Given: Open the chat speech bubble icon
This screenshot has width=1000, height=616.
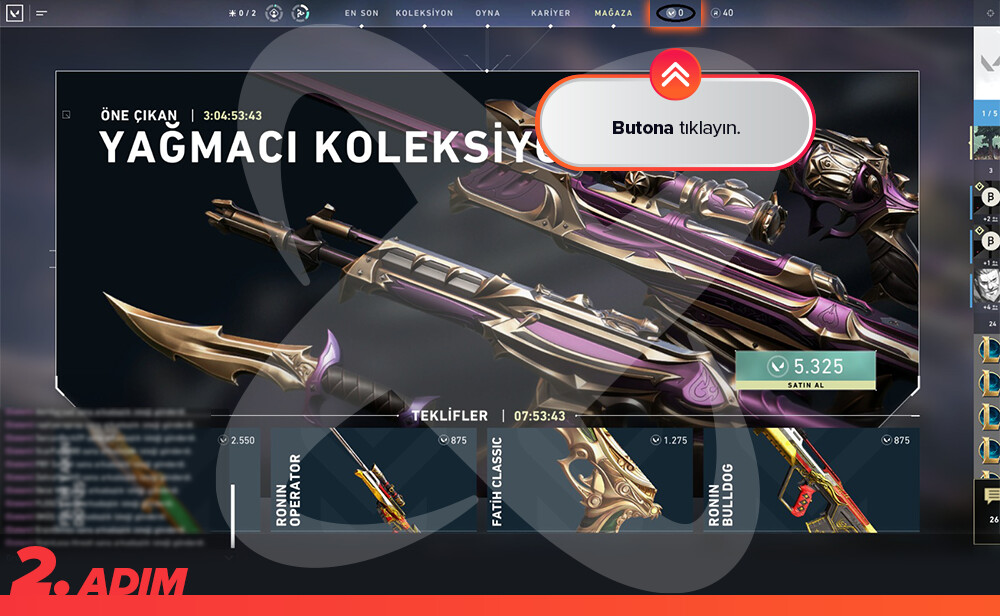Looking at the screenshot, I should click(x=992, y=495).
